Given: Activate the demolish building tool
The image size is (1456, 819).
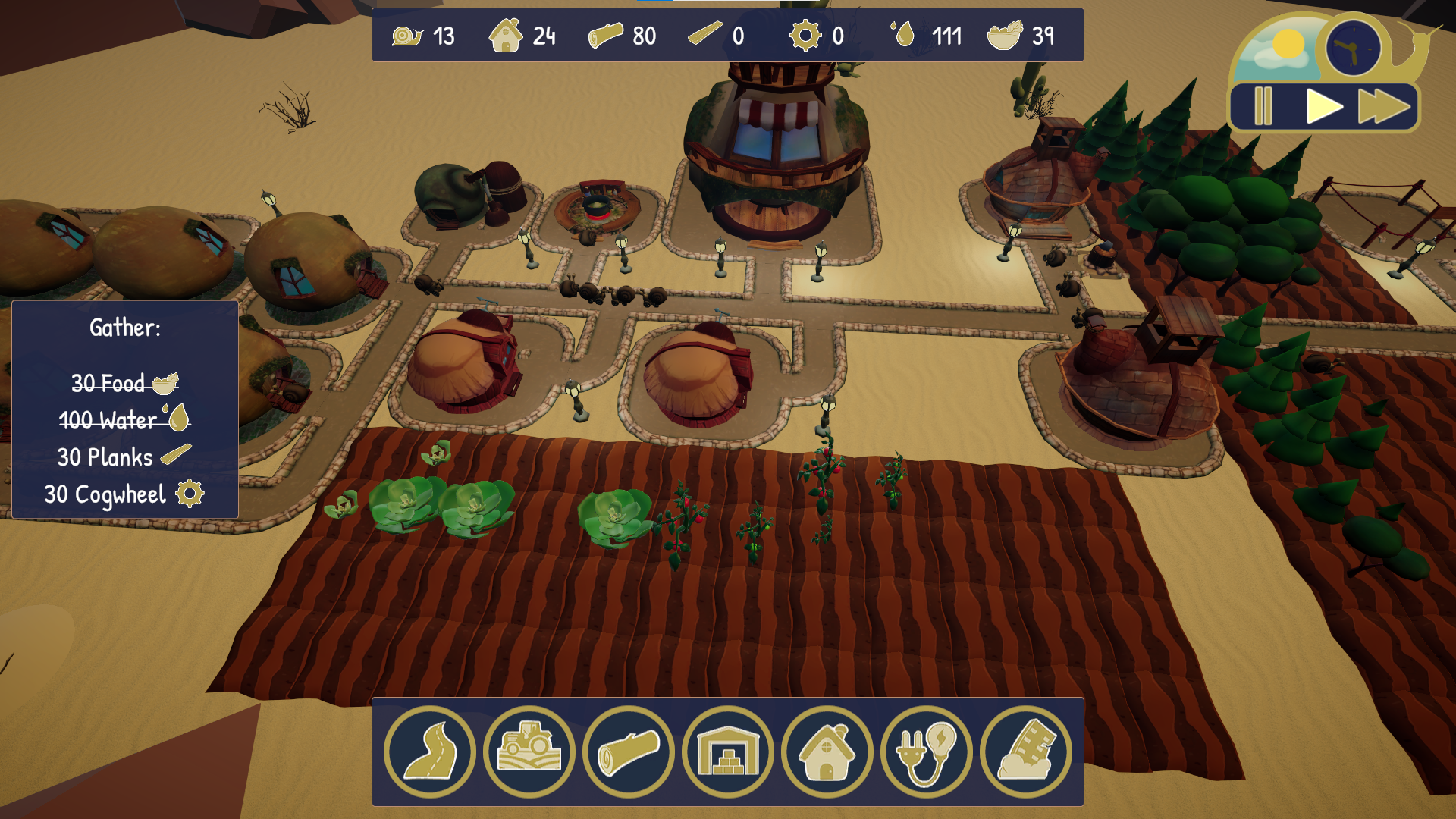Looking at the screenshot, I should [x=1026, y=752].
